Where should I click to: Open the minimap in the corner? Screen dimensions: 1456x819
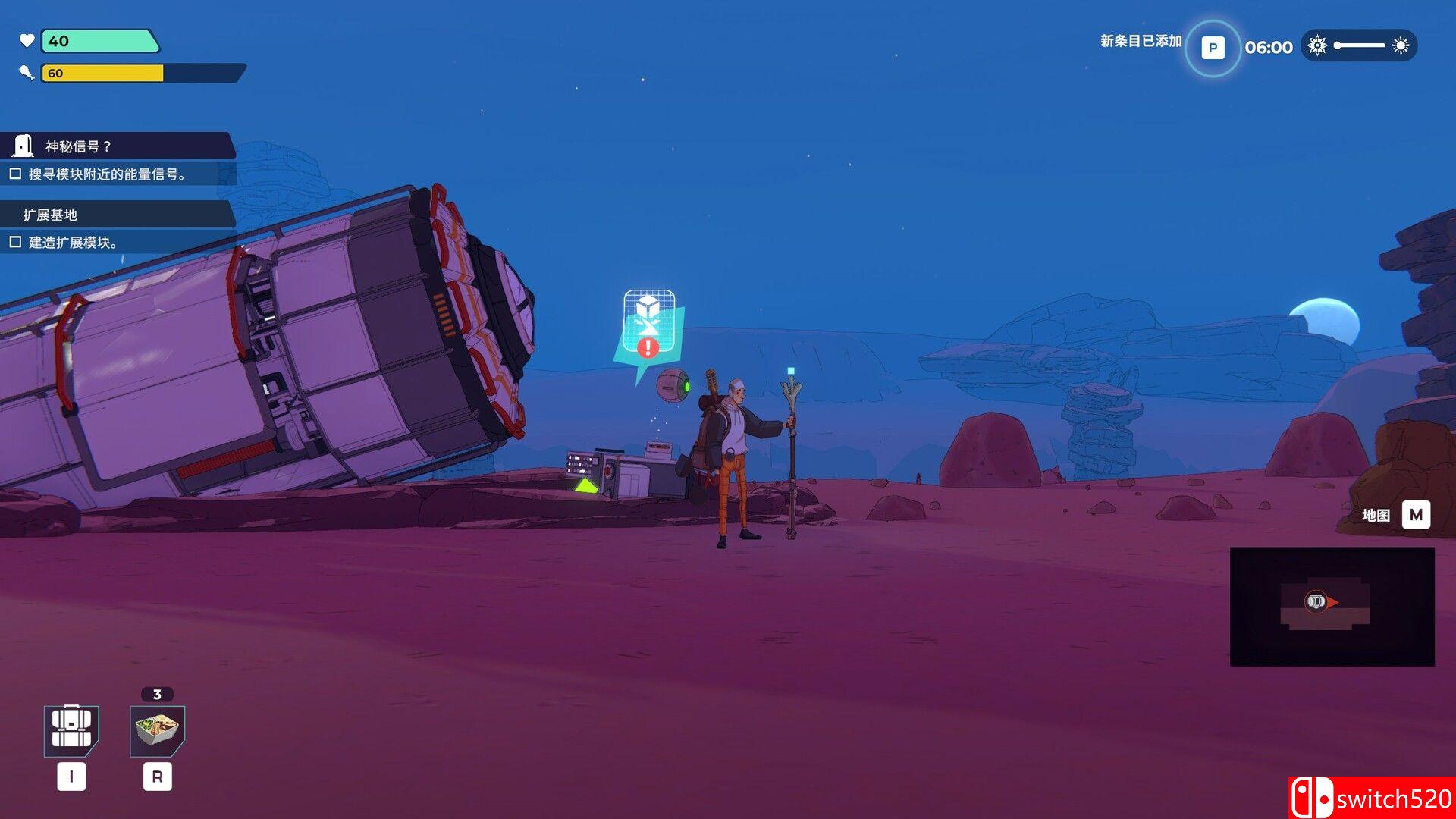(1332, 606)
